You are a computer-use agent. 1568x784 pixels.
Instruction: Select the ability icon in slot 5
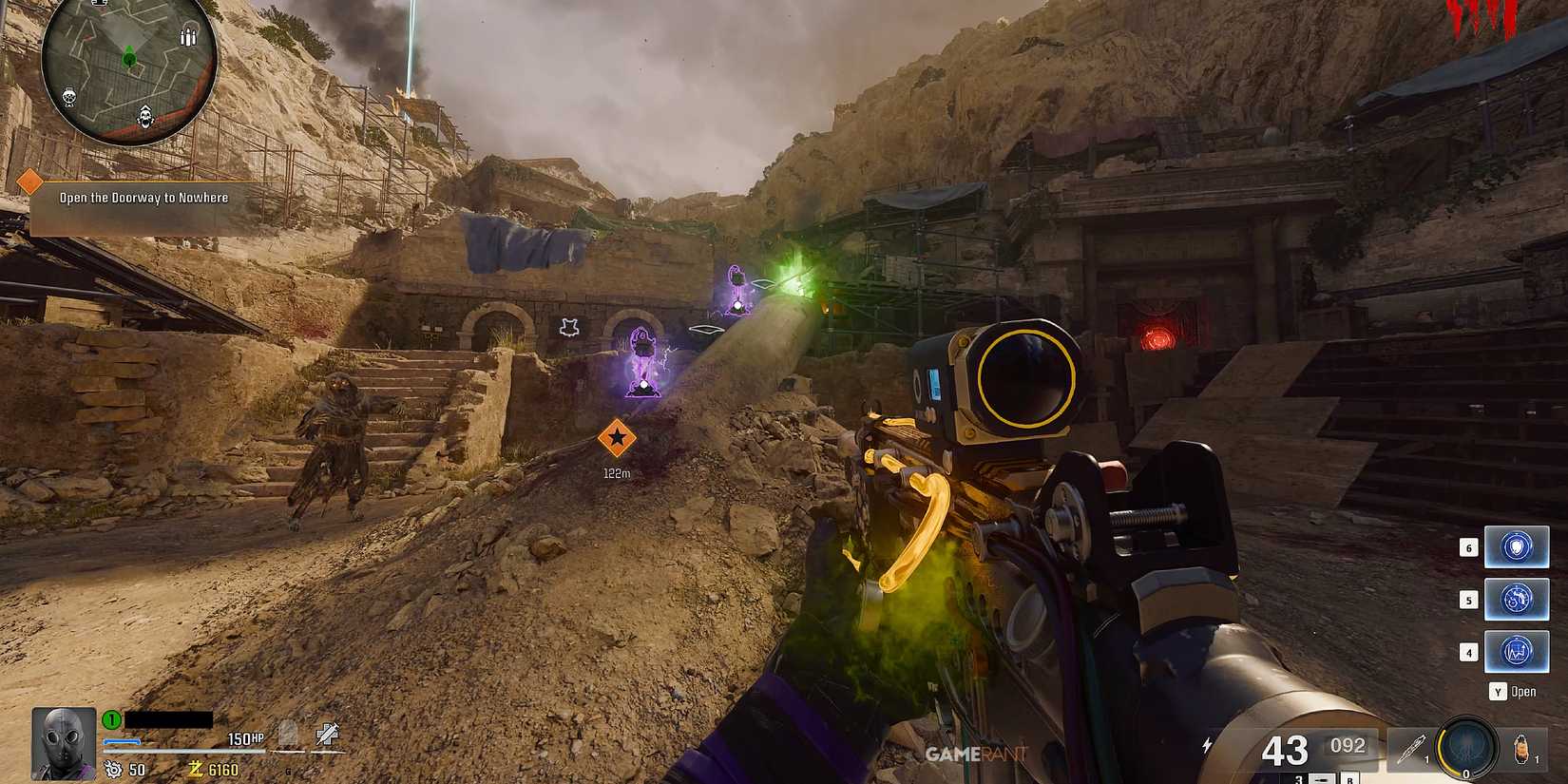point(1517,601)
